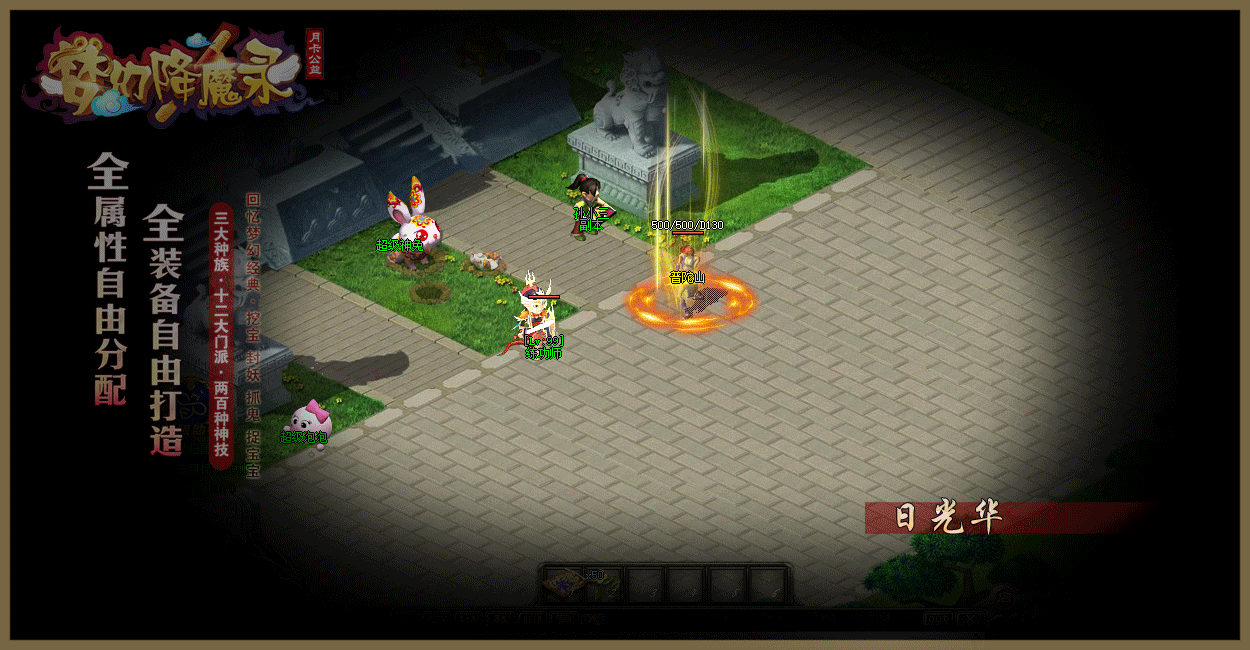Viewport: 1250px width, 650px height.
Task: Select the herb stack showing x50
Action: (604, 584)
